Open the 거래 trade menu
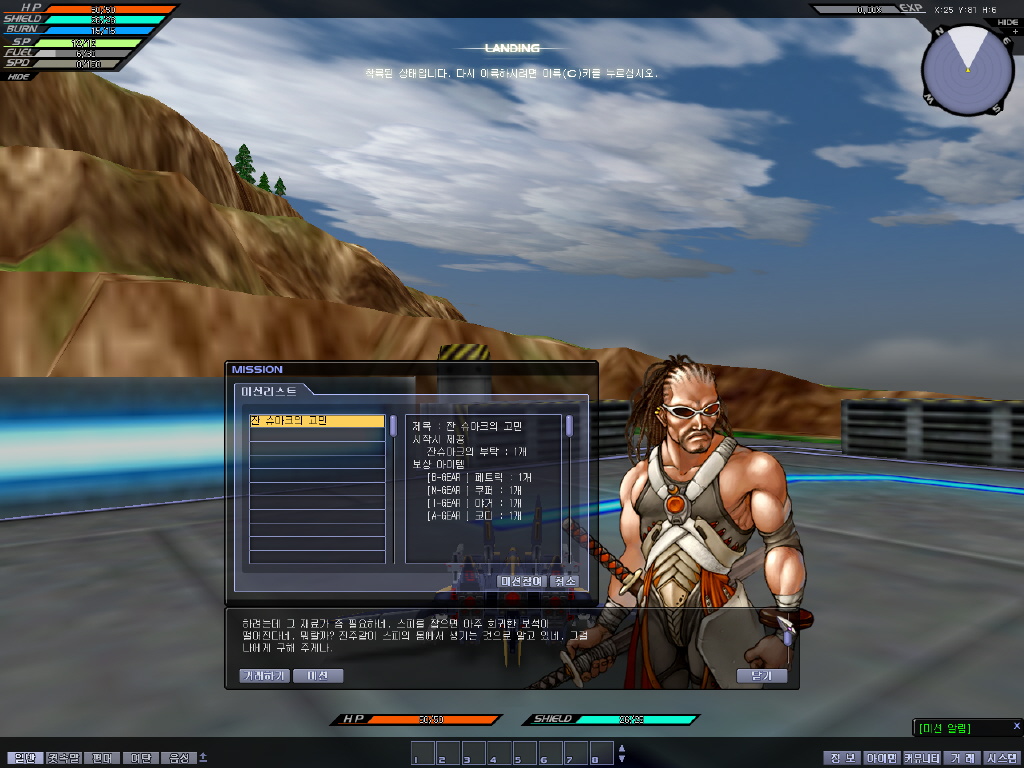This screenshot has height=768, width=1024. point(963,758)
